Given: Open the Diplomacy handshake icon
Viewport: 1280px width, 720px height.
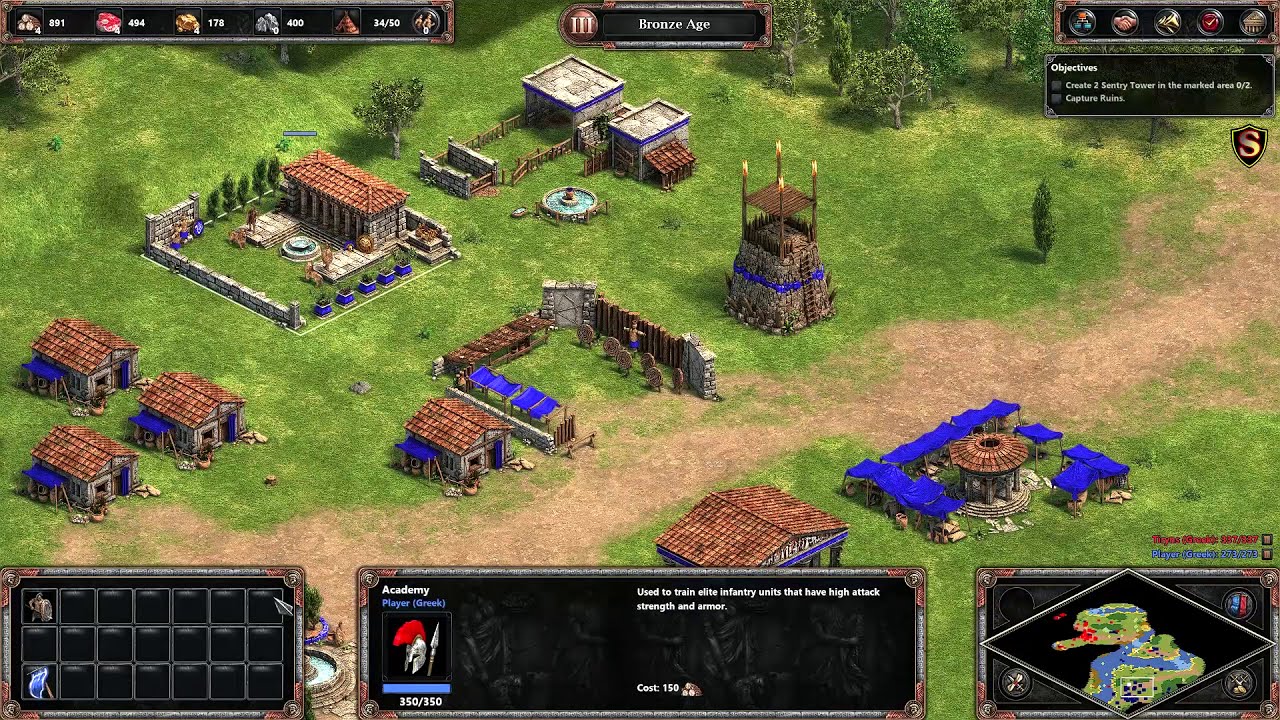Looking at the screenshot, I should click(x=1123, y=20).
